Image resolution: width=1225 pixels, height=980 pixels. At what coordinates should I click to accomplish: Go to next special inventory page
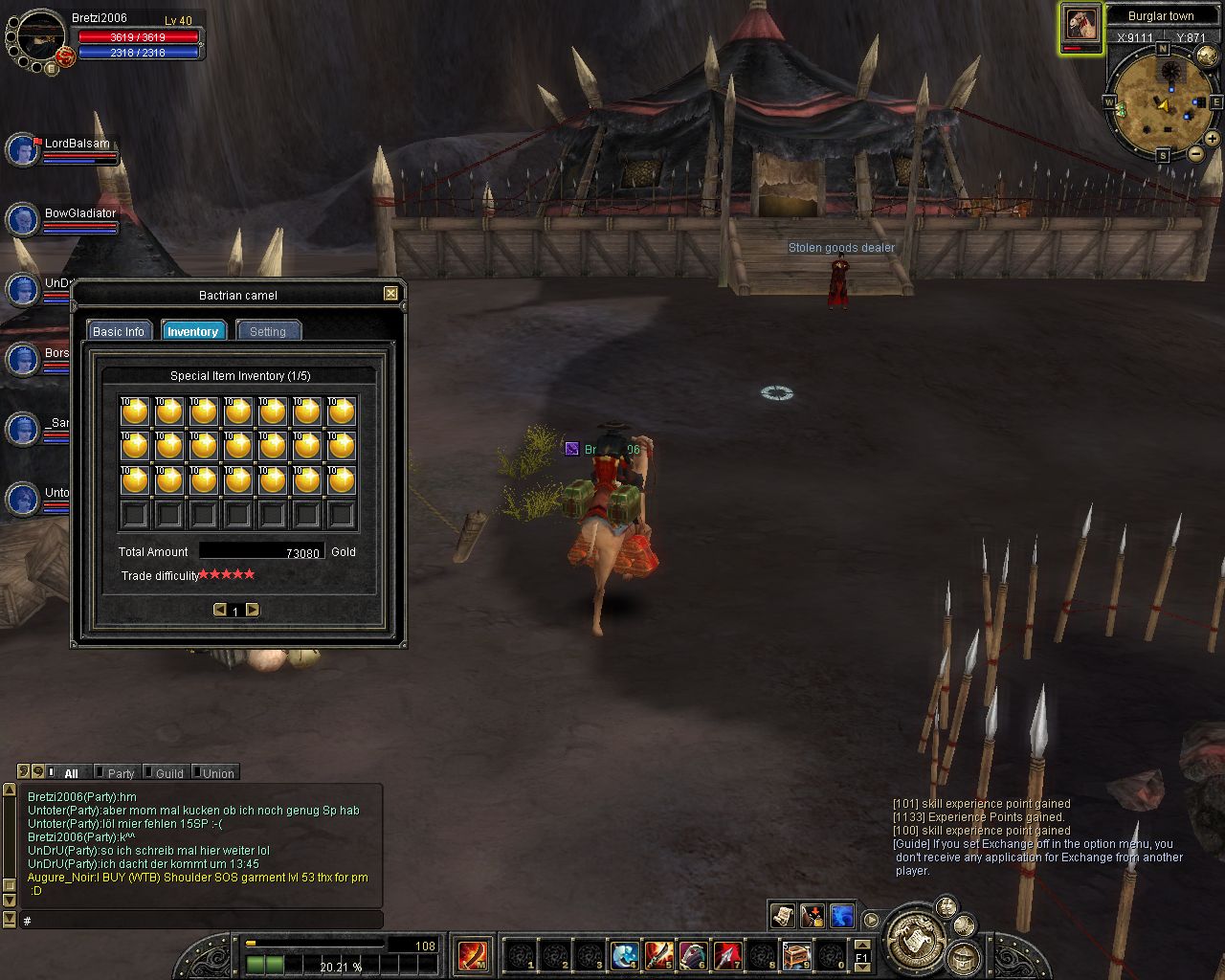(x=252, y=610)
